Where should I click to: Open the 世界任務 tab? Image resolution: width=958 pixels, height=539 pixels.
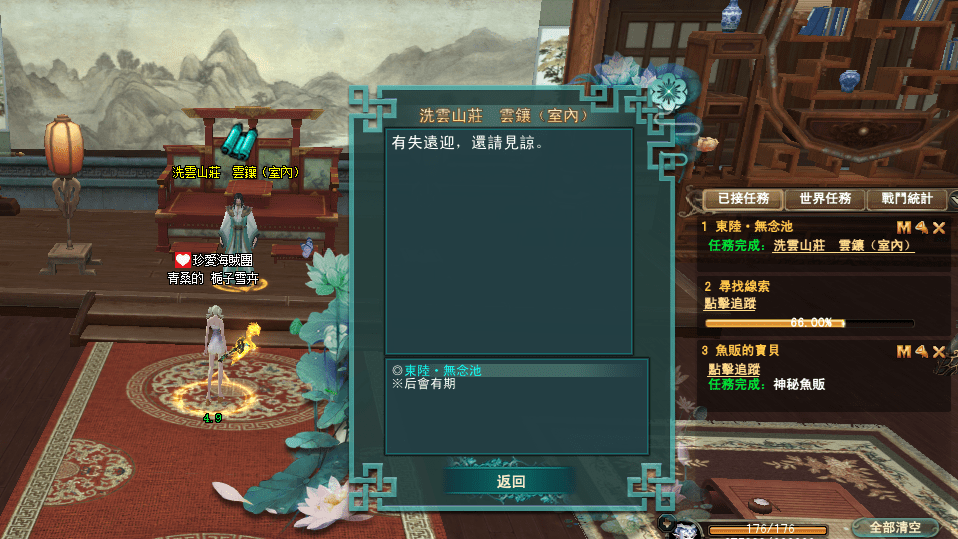coord(825,199)
